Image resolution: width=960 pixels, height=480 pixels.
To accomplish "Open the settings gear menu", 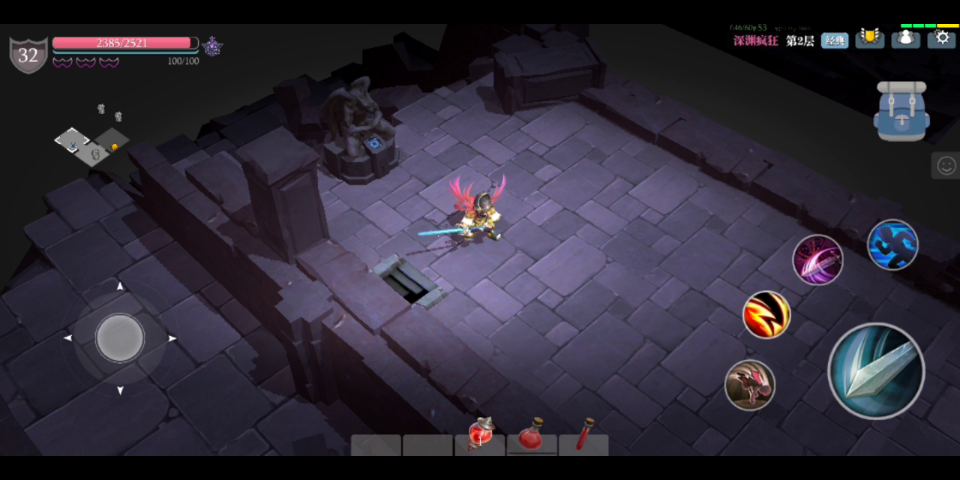I will 942,39.
